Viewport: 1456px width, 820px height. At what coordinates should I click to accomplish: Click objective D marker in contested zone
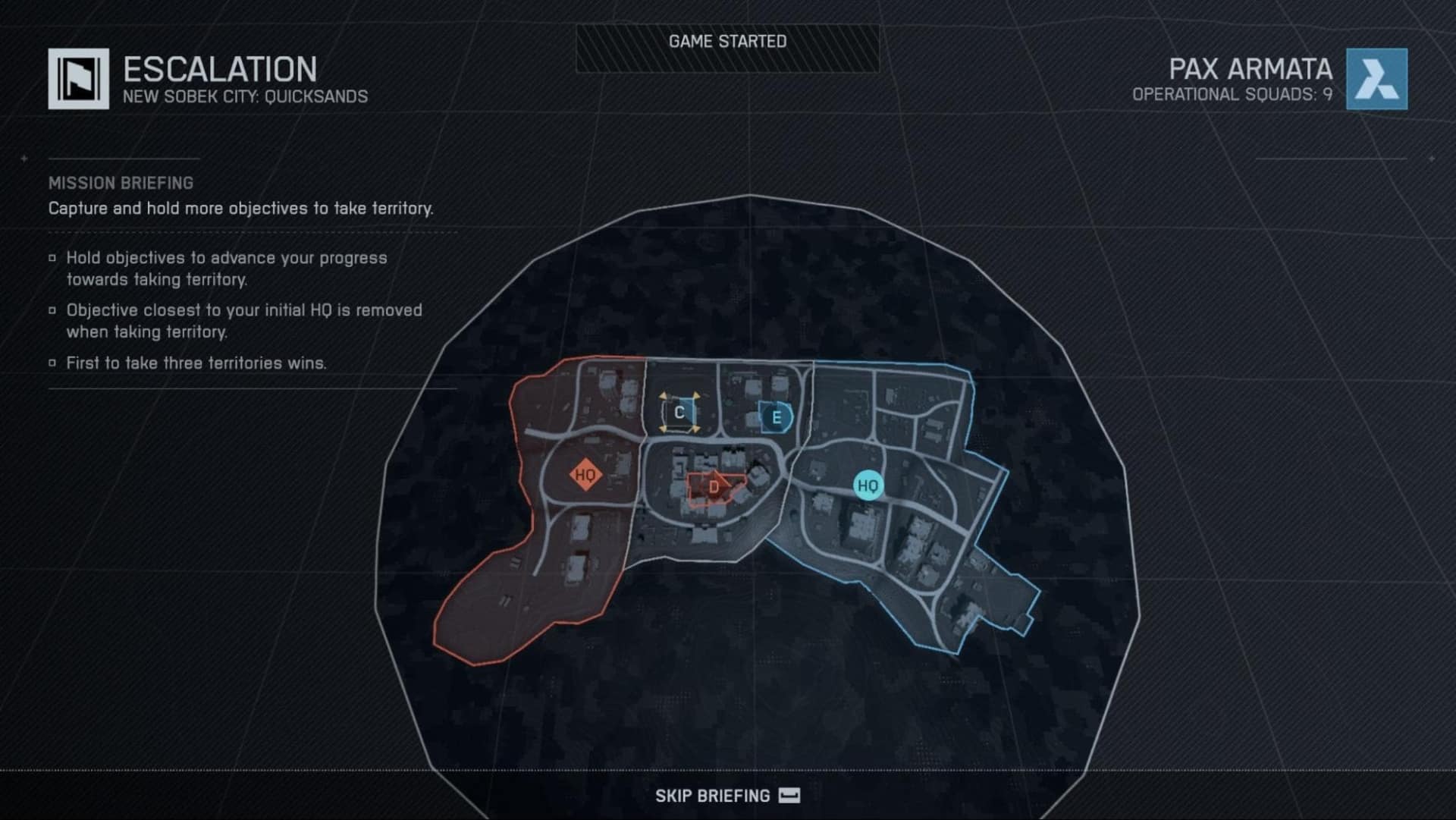click(x=713, y=486)
